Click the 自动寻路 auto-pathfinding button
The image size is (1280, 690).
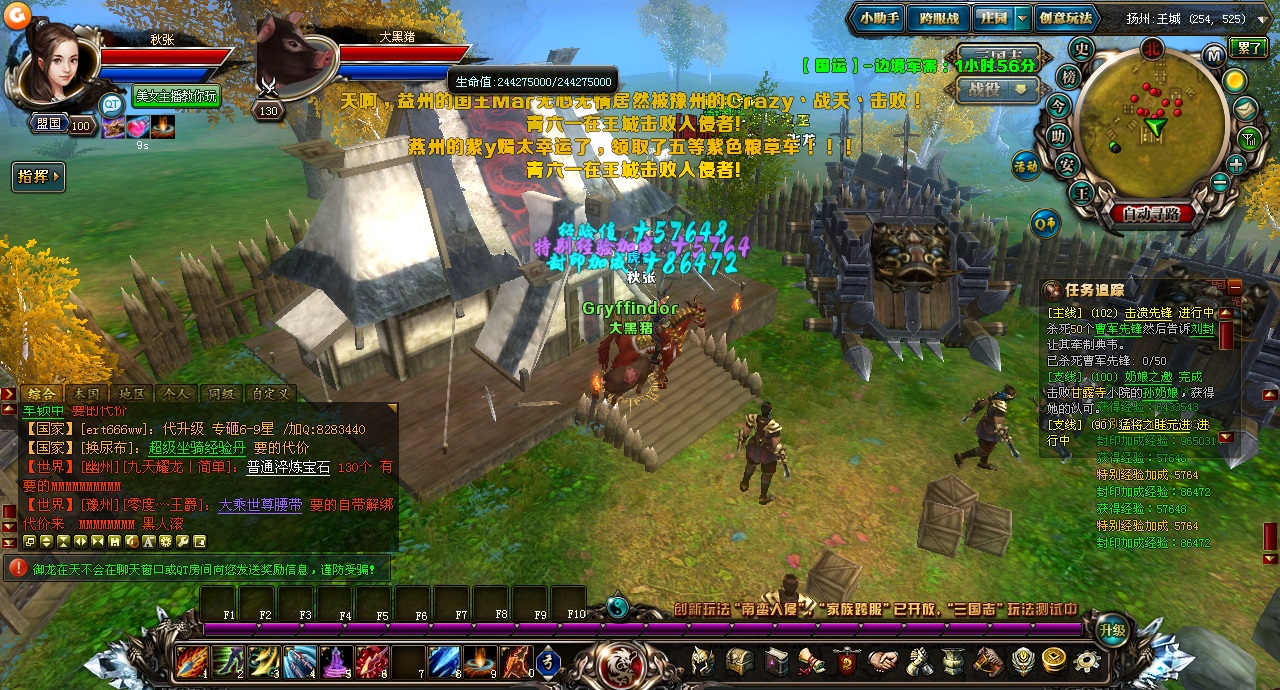point(1151,213)
